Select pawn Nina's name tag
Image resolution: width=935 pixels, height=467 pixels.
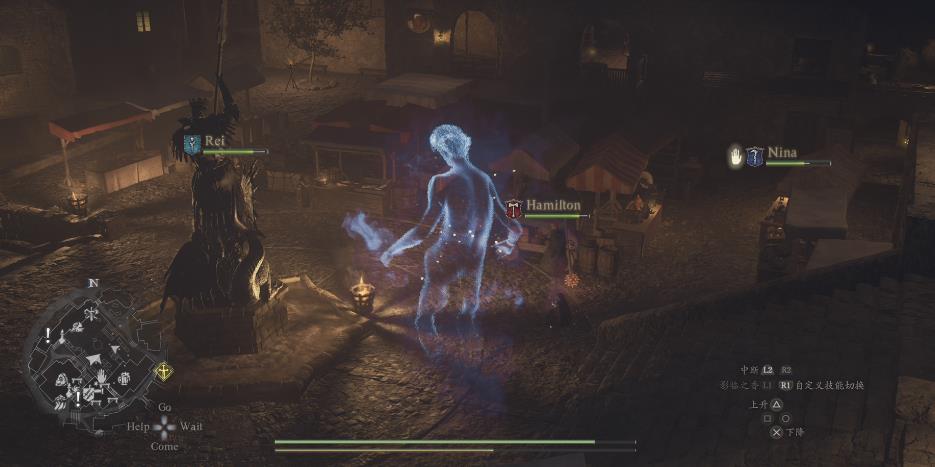click(x=782, y=153)
